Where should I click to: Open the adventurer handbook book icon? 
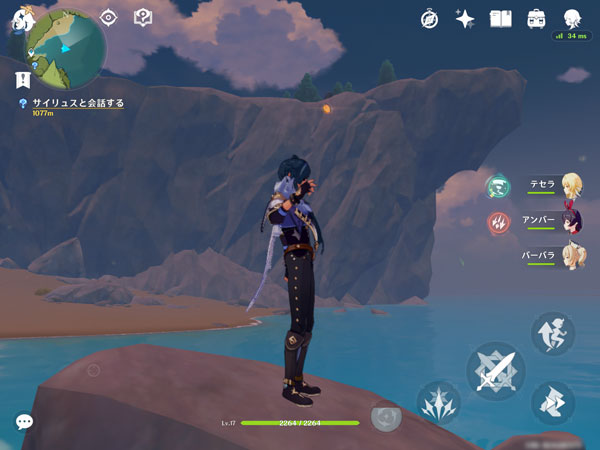pyautogui.click(x=500, y=19)
